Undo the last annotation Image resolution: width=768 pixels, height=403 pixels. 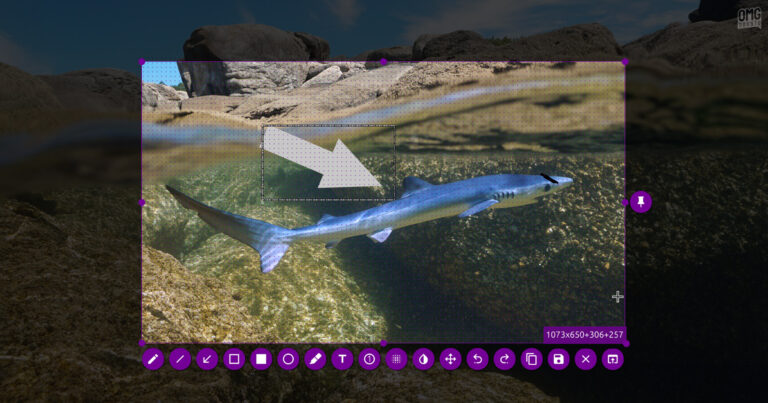click(478, 359)
